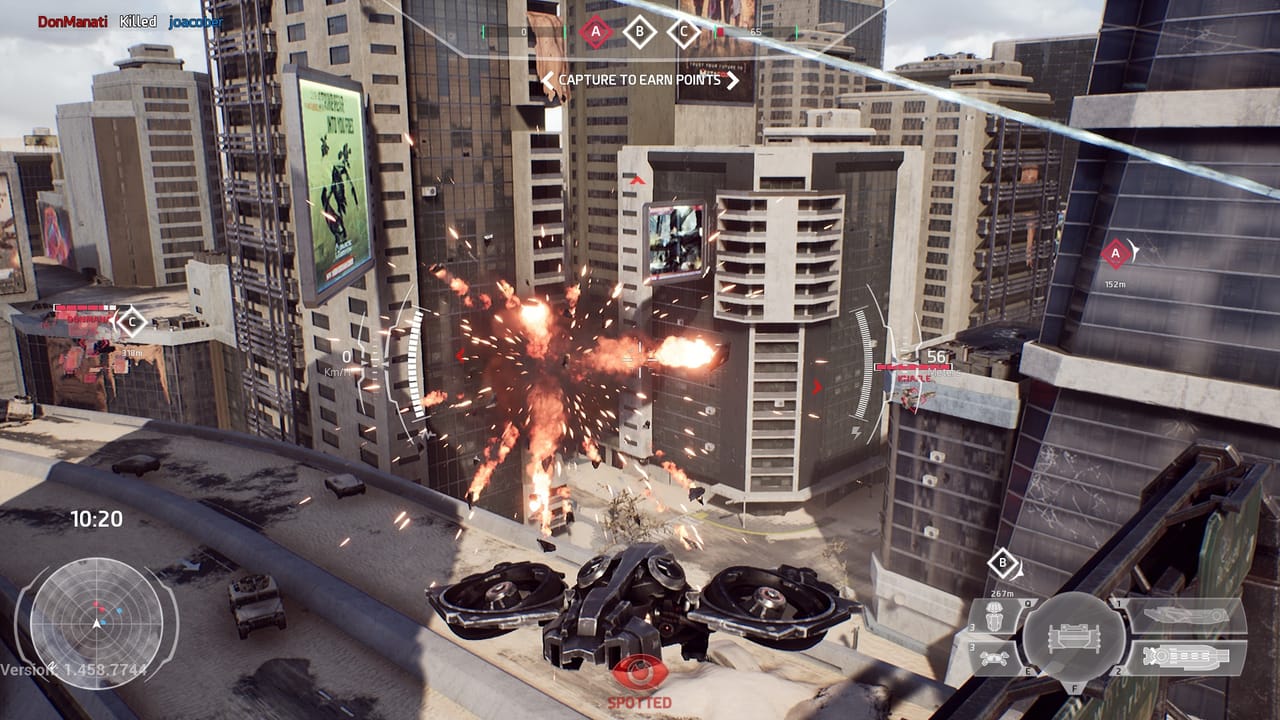Screen dimensions: 1280x720
Task: Click the vehicle chassis status icon
Action: tap(1074, 637)
